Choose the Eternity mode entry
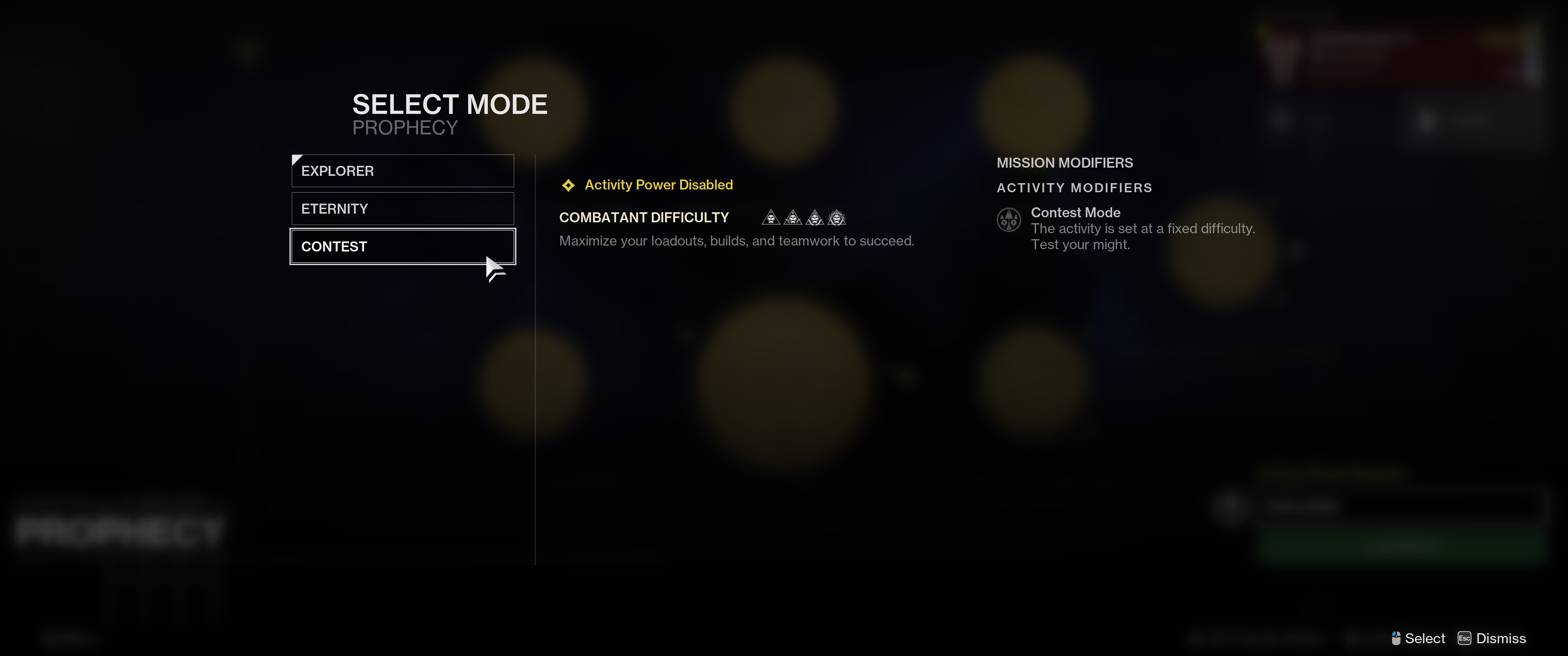 [402, 209]
